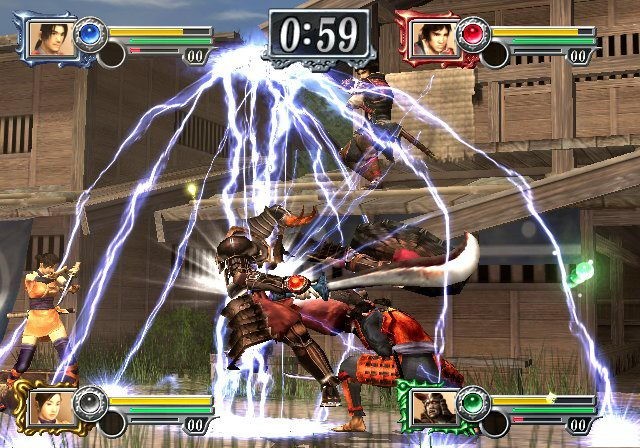
Task: Click the blue orb beside the portrait
Action: (x=92, y=32)
